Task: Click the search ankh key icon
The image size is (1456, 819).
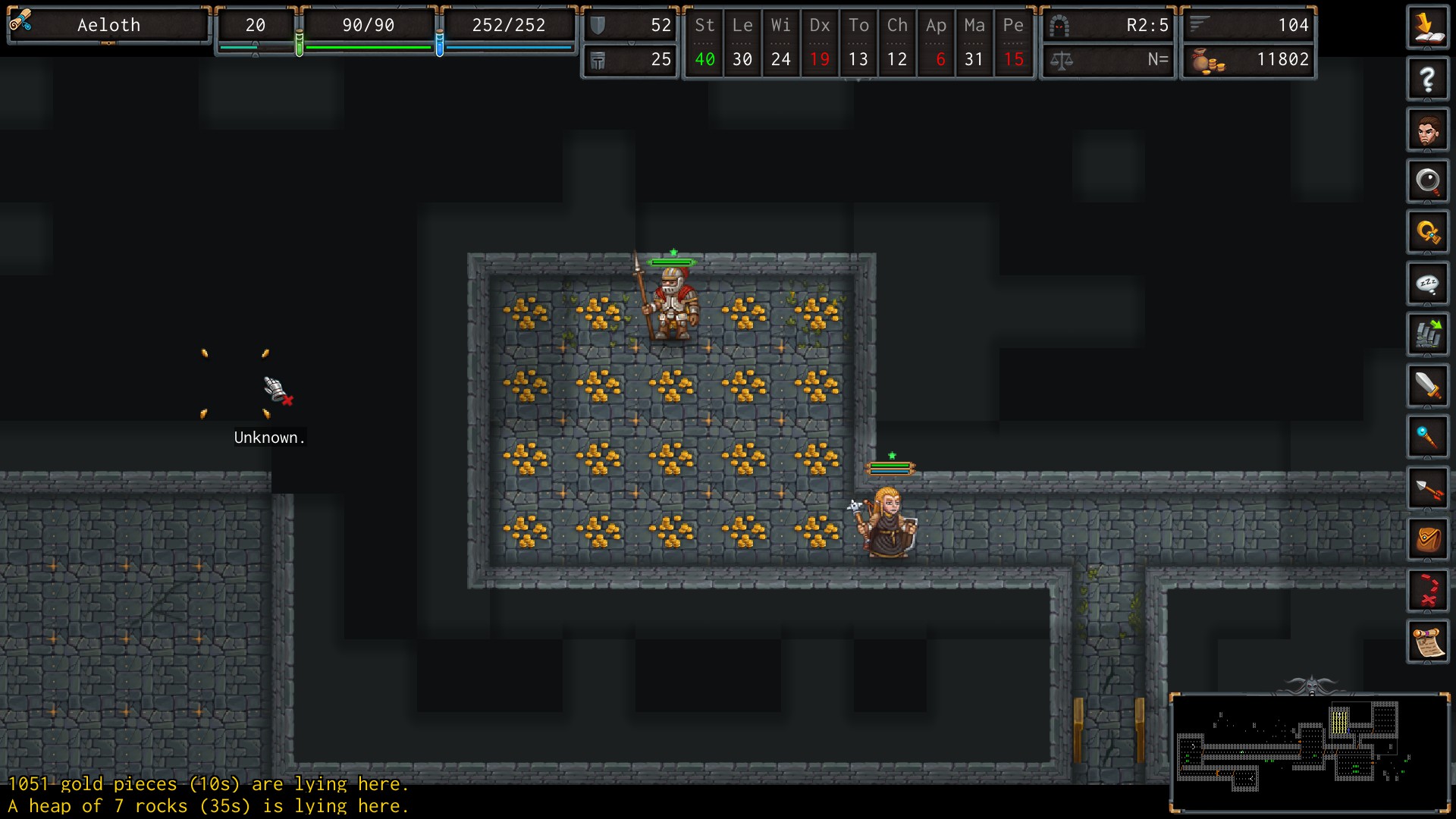Action: pyautogui.click(x=1427, y=232)
